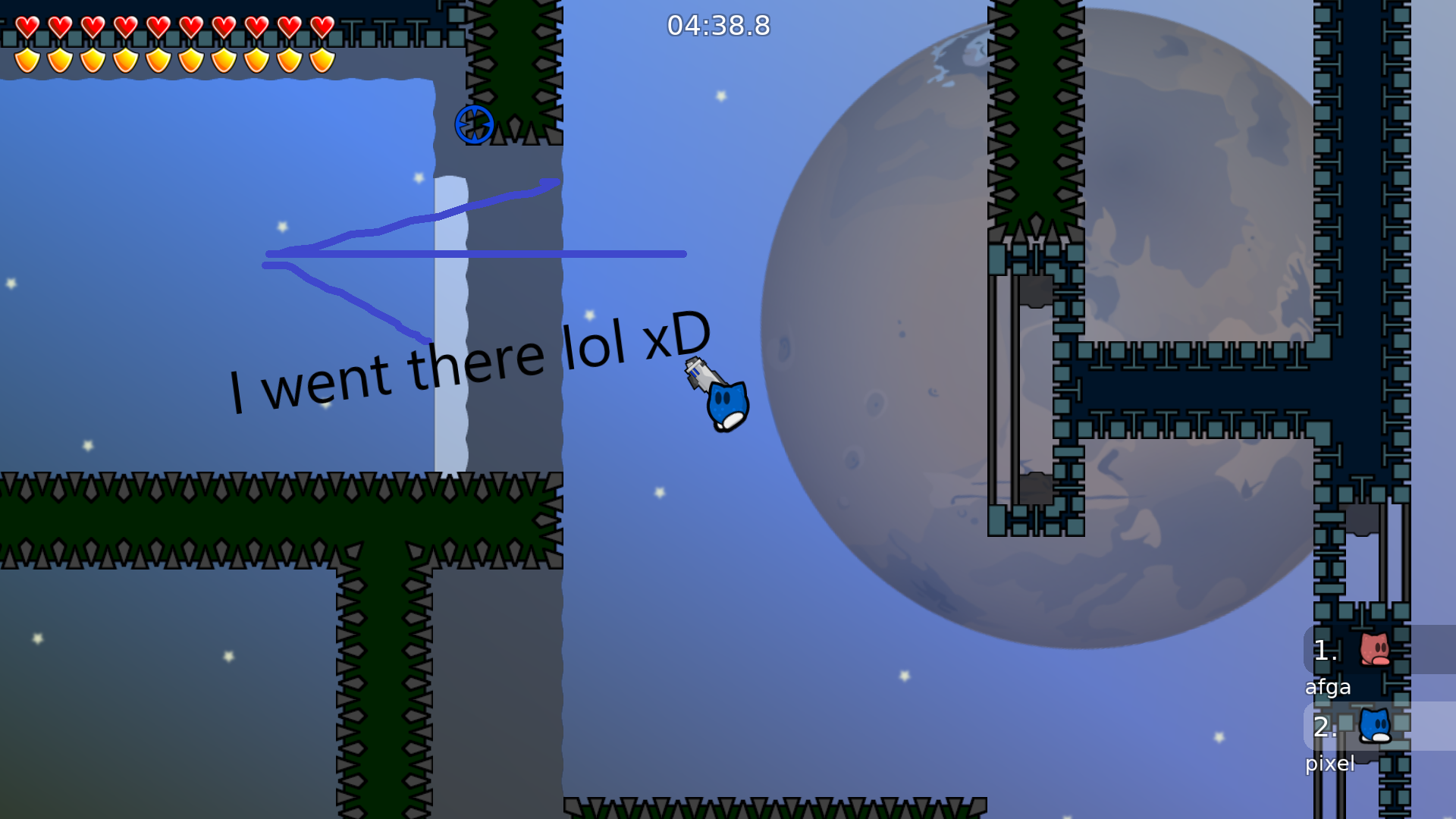Click the last heart in the health bar
The image size is (1456, 819).
322,25
